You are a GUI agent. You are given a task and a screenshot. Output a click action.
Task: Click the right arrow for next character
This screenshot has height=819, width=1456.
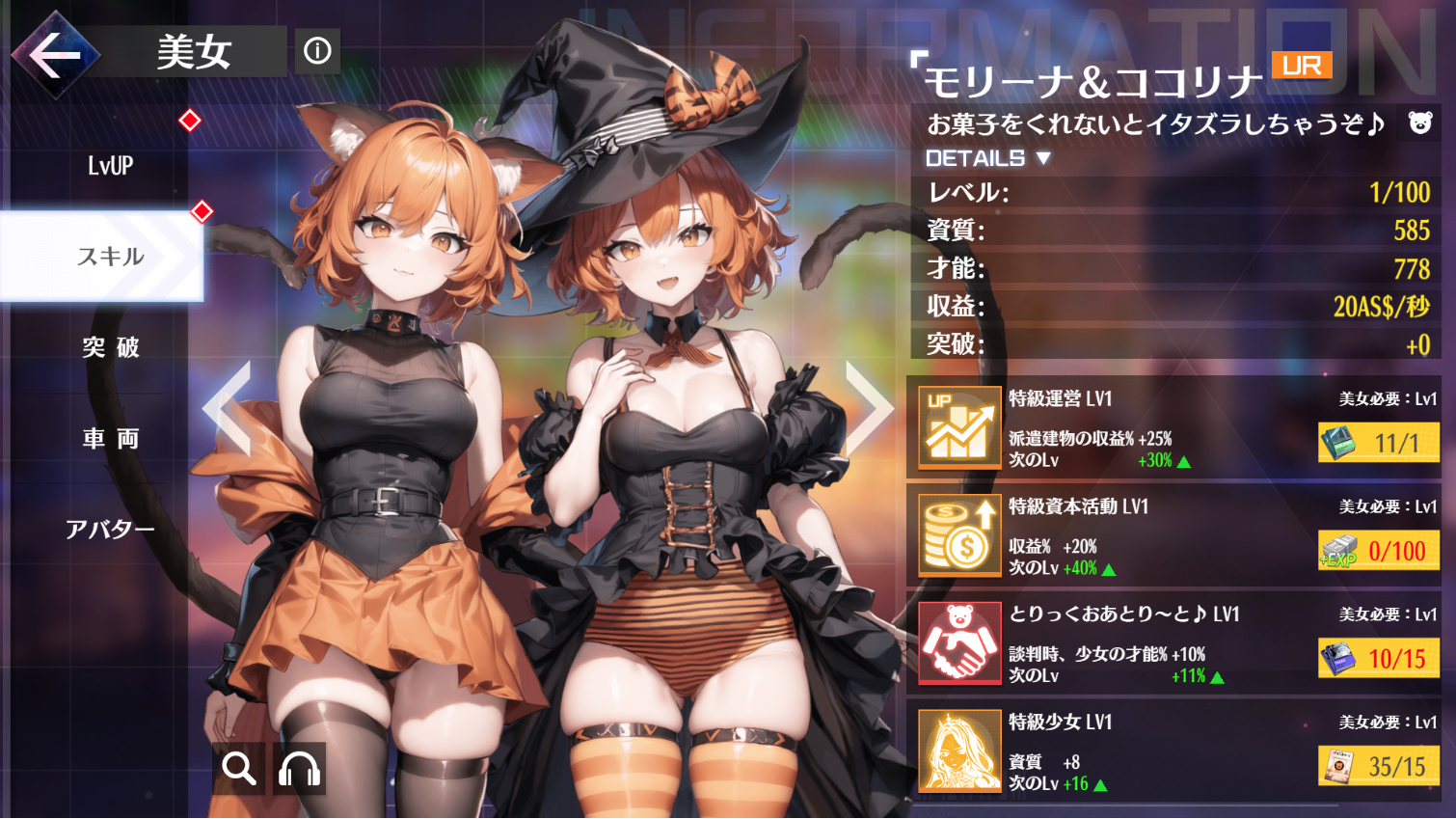coord(866,409)
